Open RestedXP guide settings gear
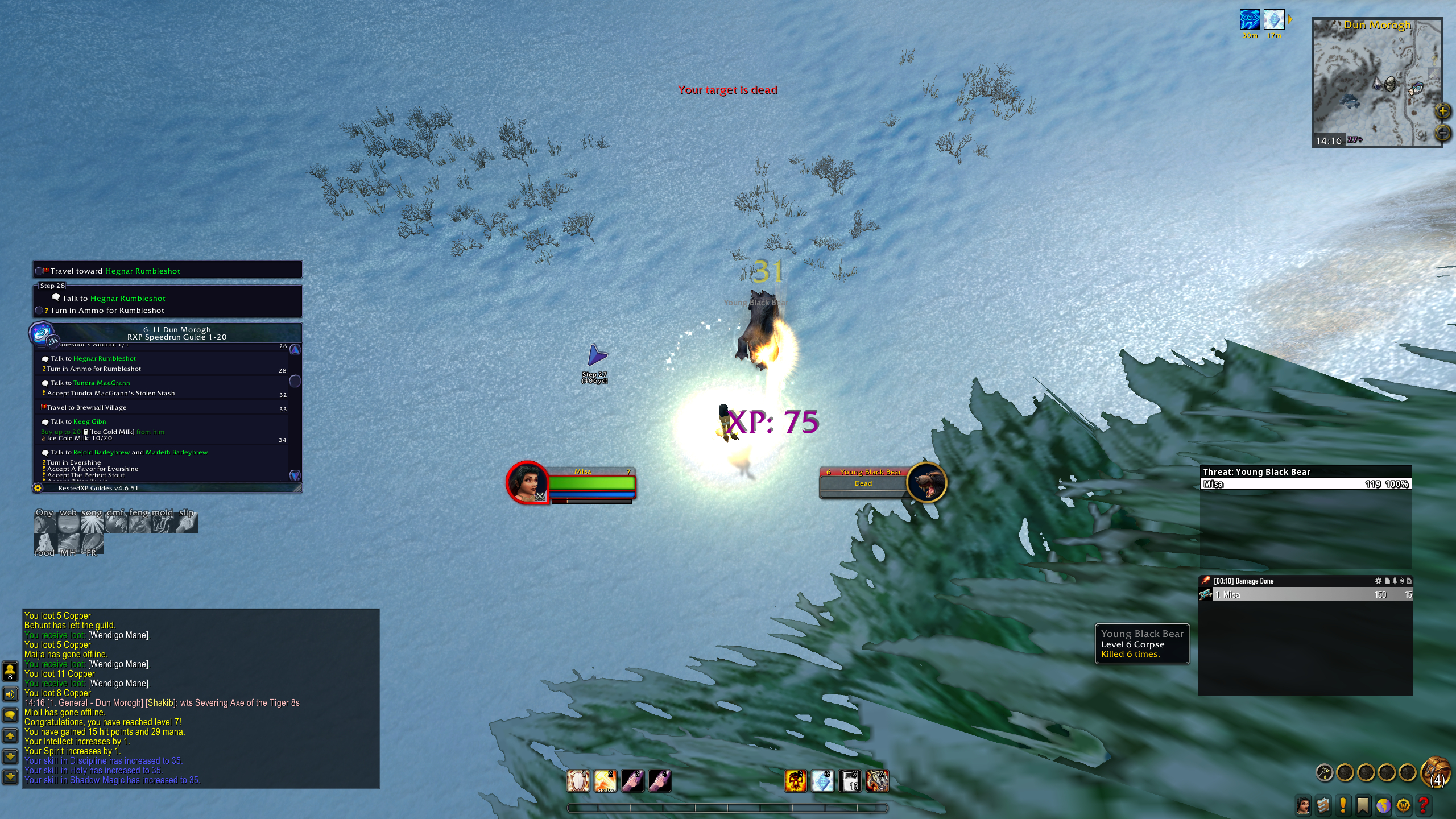The height and width of the screenshot is (819, 1456). (38, 488)
